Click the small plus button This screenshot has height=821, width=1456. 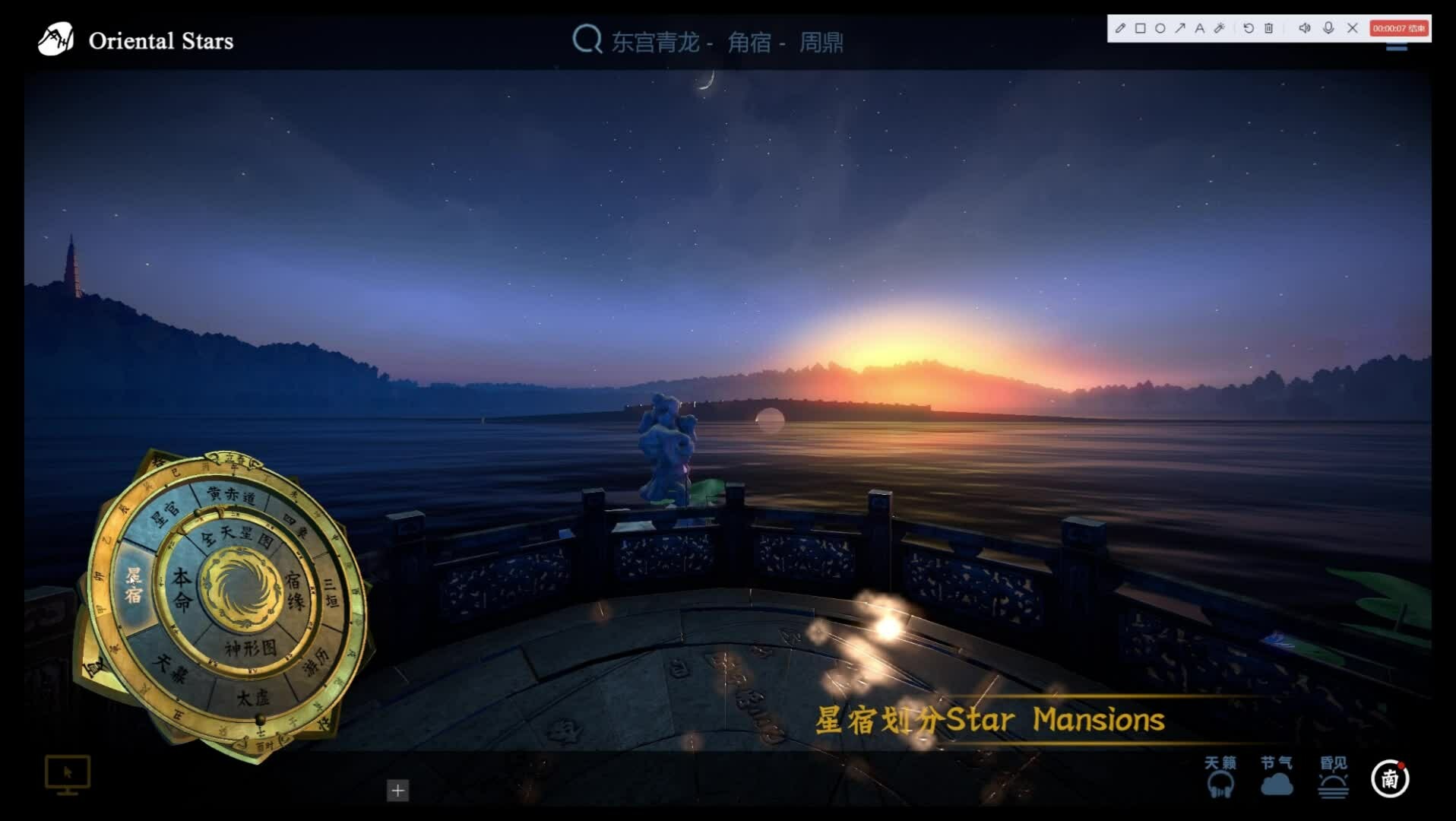397,791
